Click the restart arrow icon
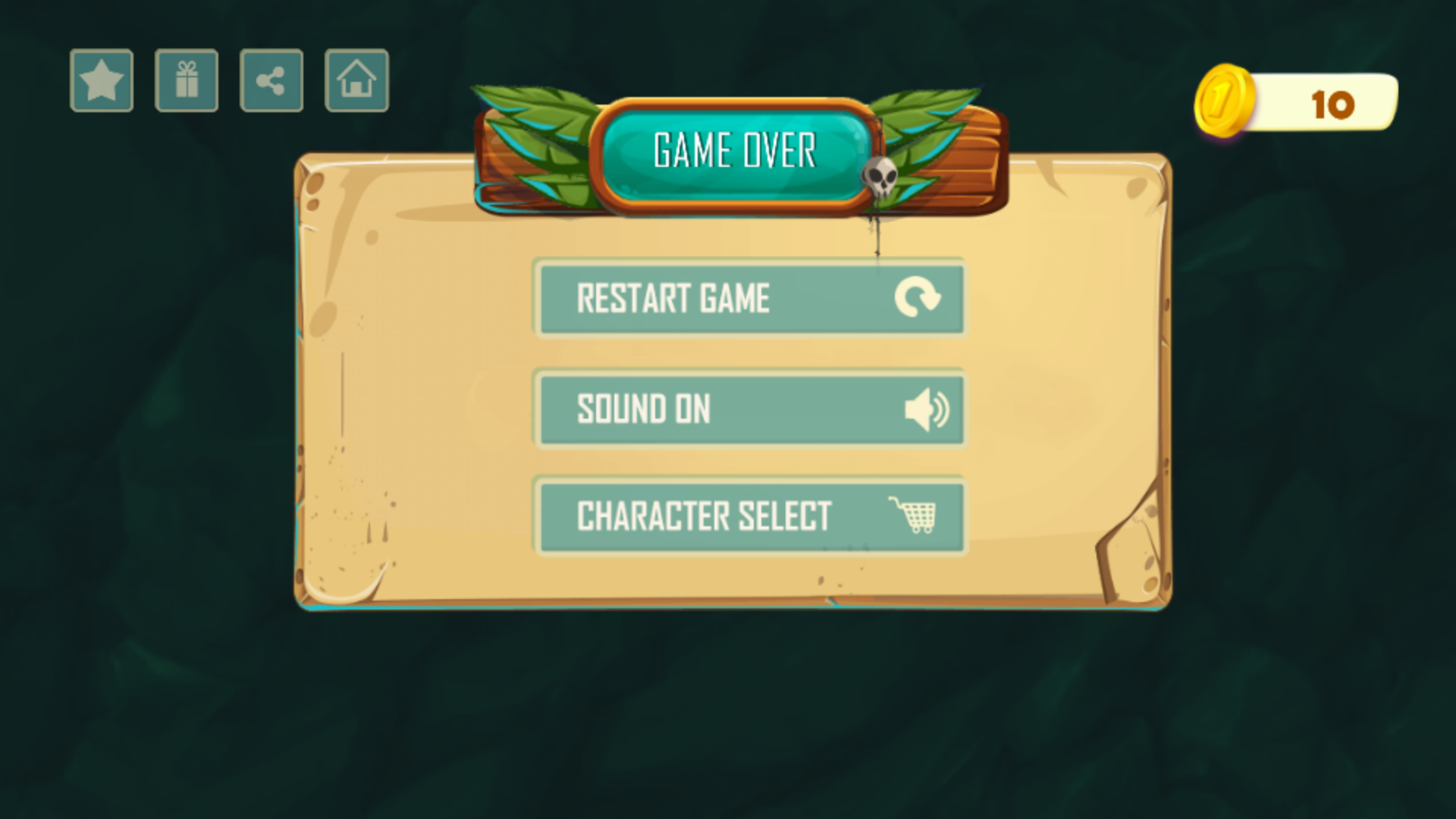Screen dimensions: 1456x819 [x=920, y=299]
